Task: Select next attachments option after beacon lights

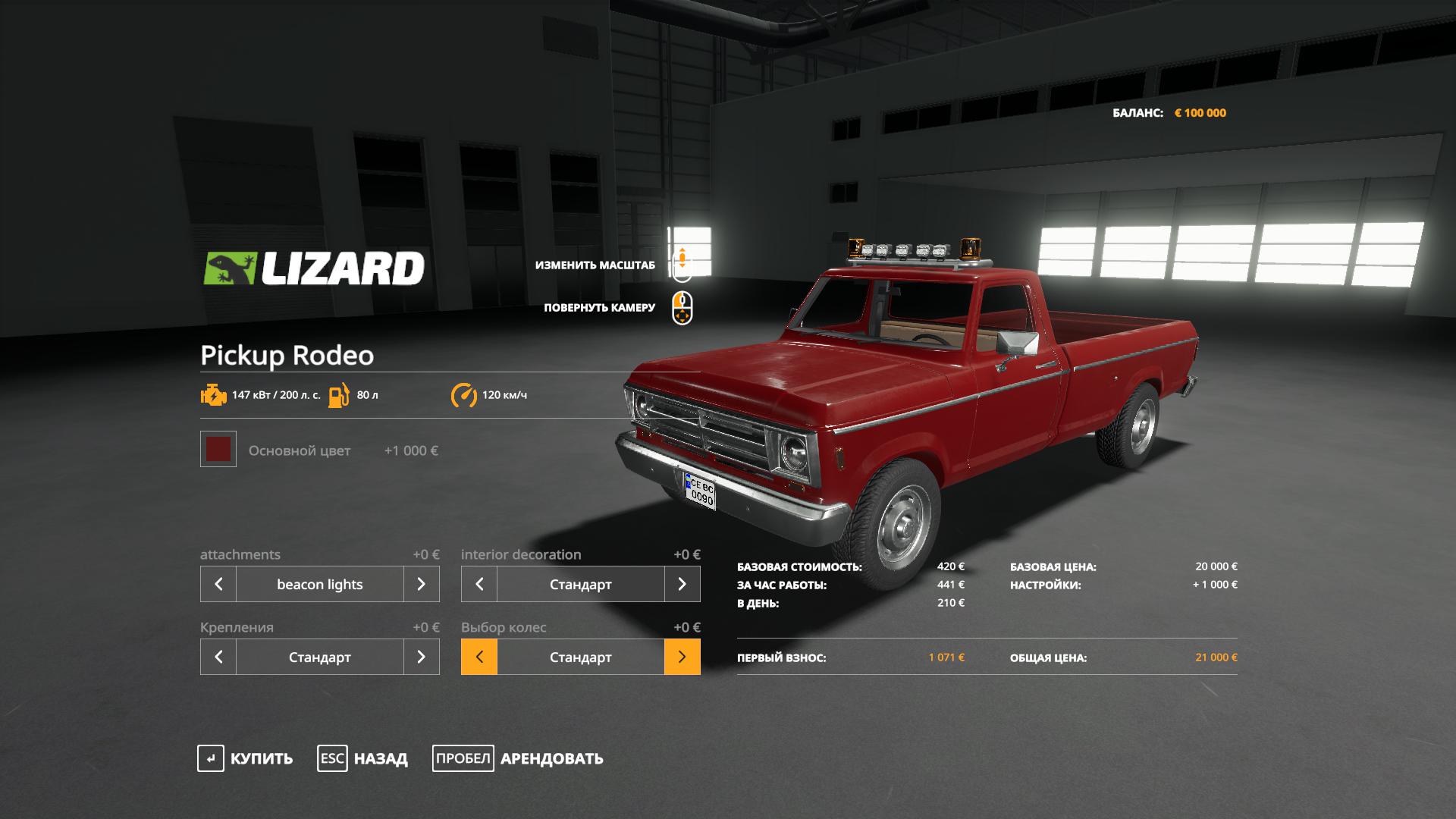Action: (421, 584)
